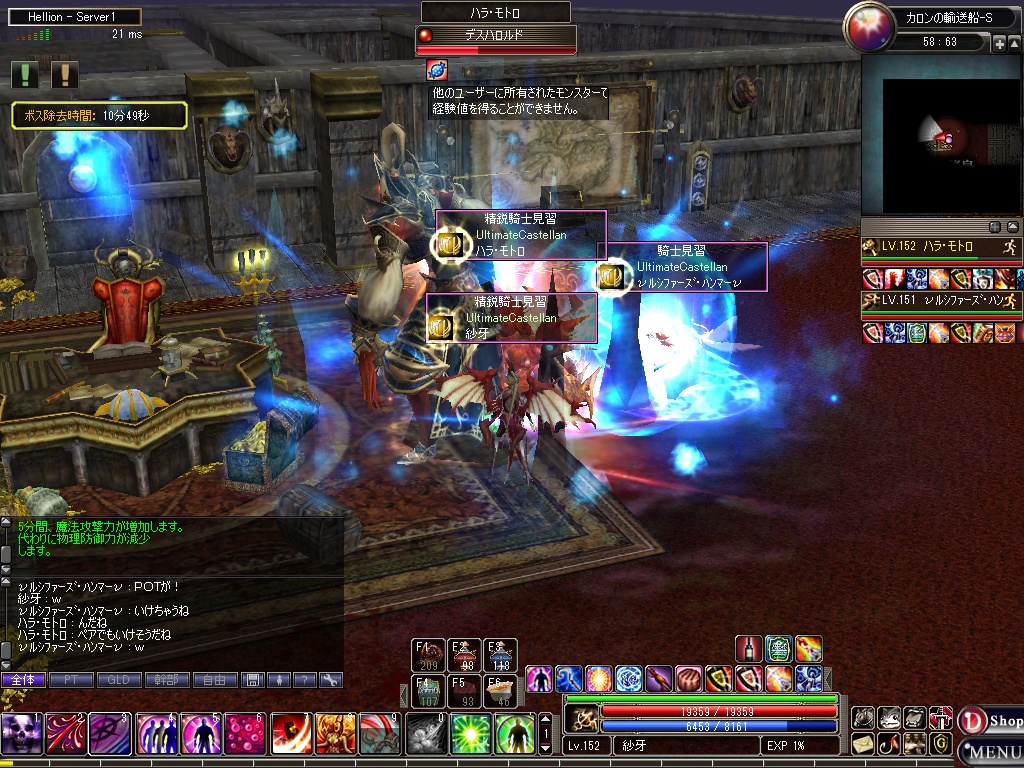This screenshot has width=1024, height=768.
Task: Click the minimap
Action: point(940,134)
